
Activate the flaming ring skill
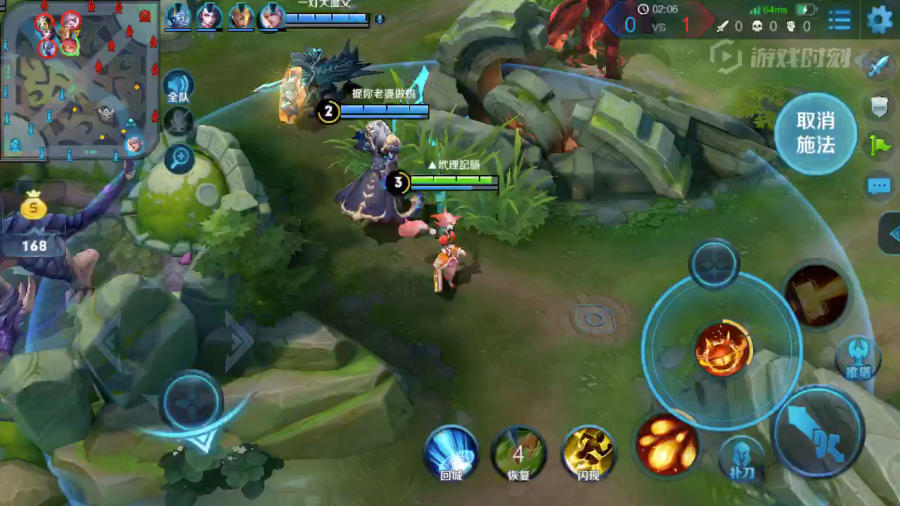(723, 349)
